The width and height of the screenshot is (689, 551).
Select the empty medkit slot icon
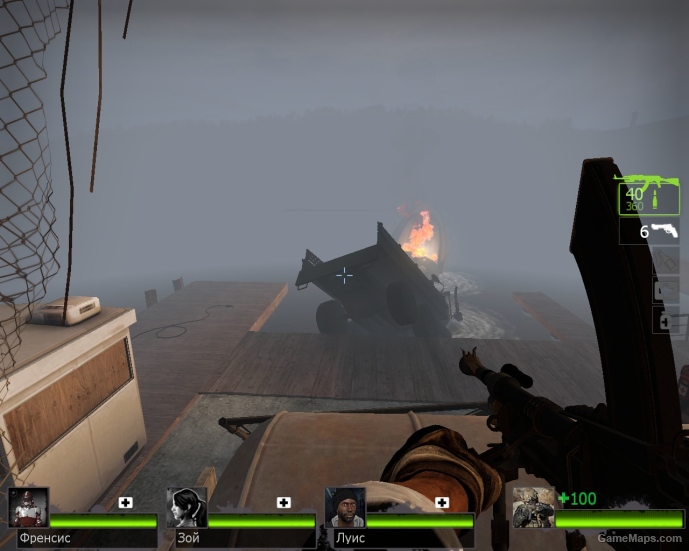[x=668, y=290]
